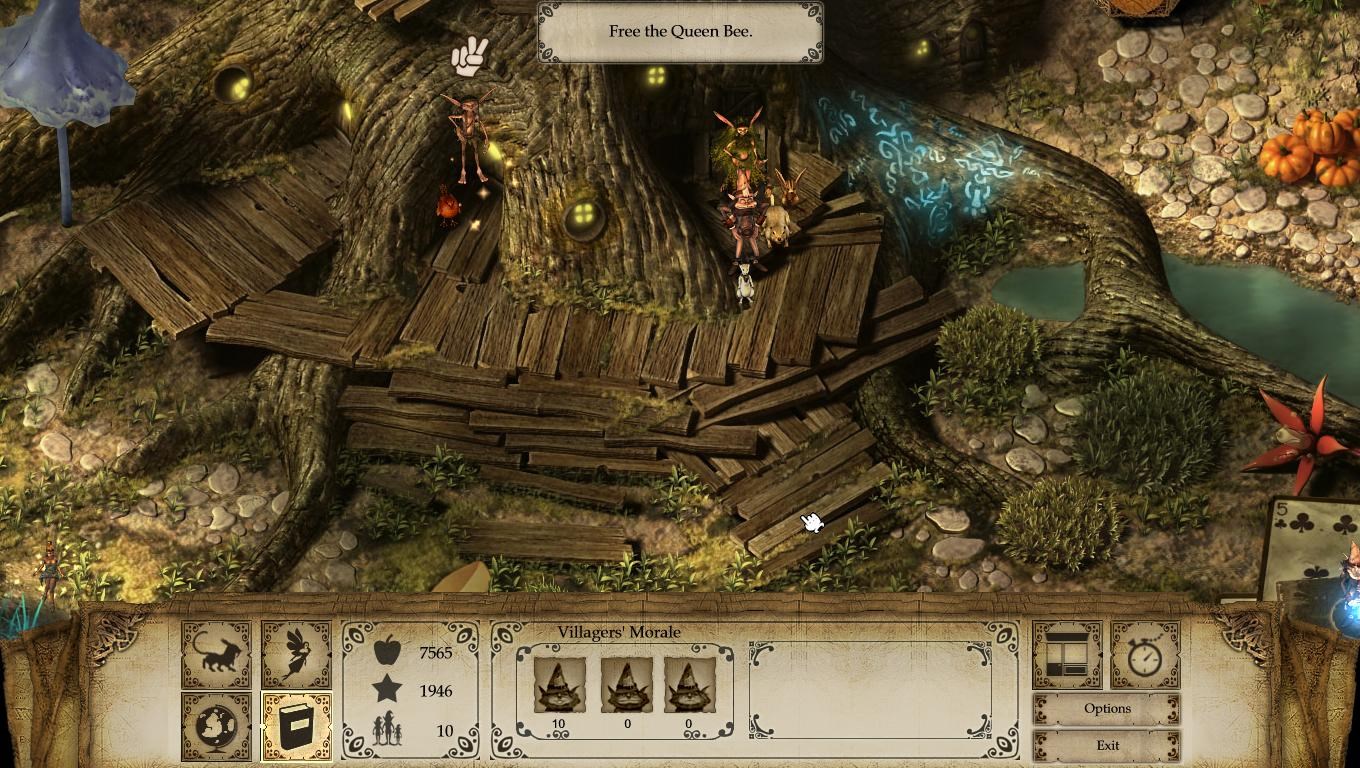This screenshot has height=768, width=1360.
Task: Select the fairy icon button
Action: [x=296, y=654]
